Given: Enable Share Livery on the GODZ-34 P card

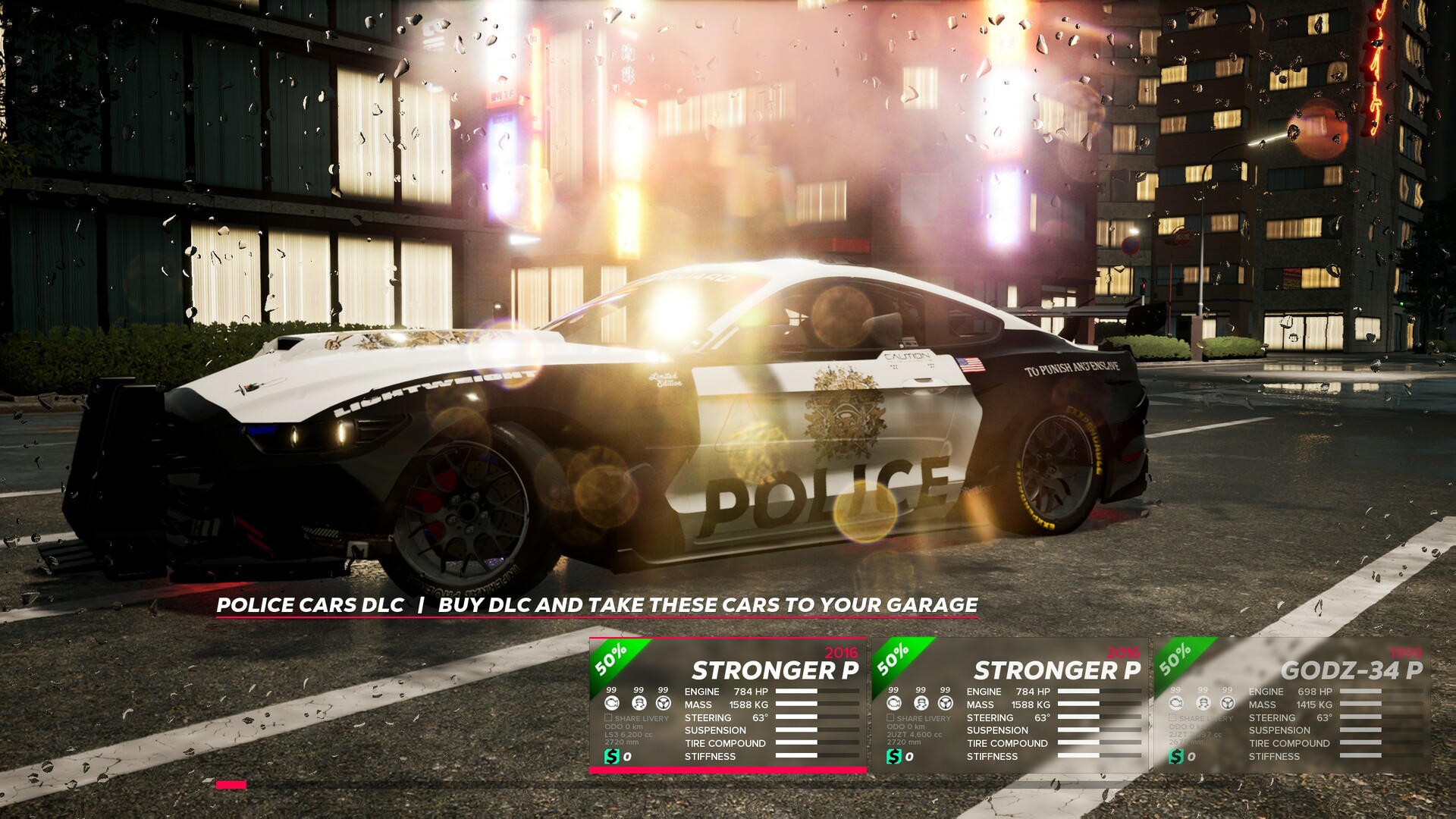Looking at the screenshot, I should point(1172,719).
